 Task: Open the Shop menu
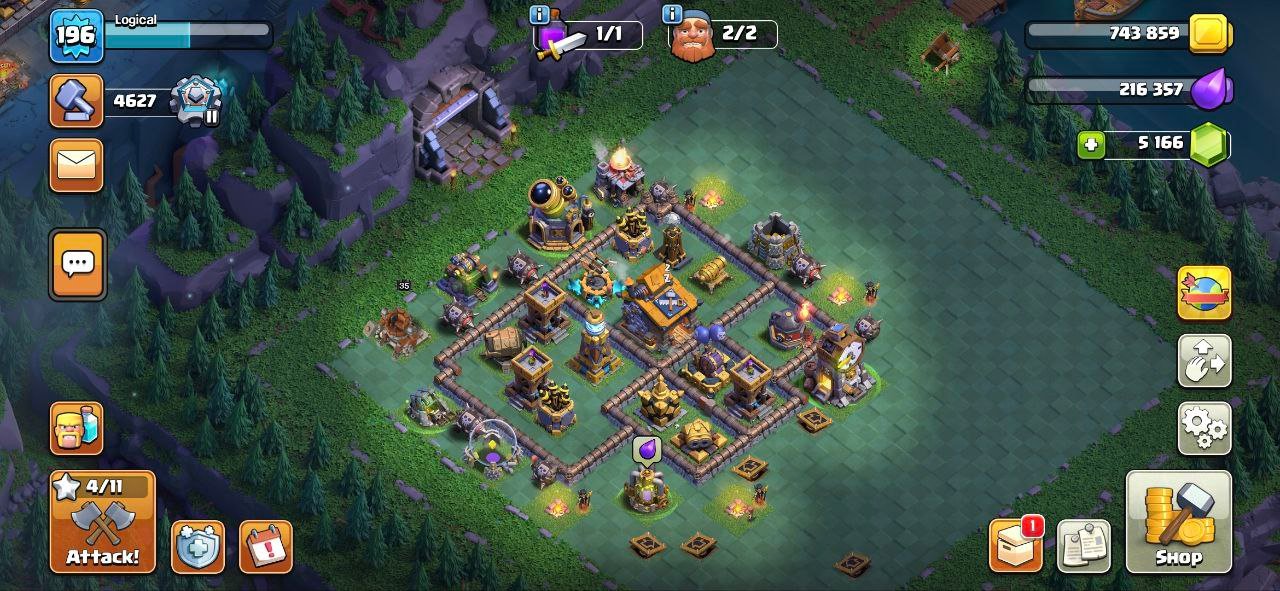[1178, 522]
